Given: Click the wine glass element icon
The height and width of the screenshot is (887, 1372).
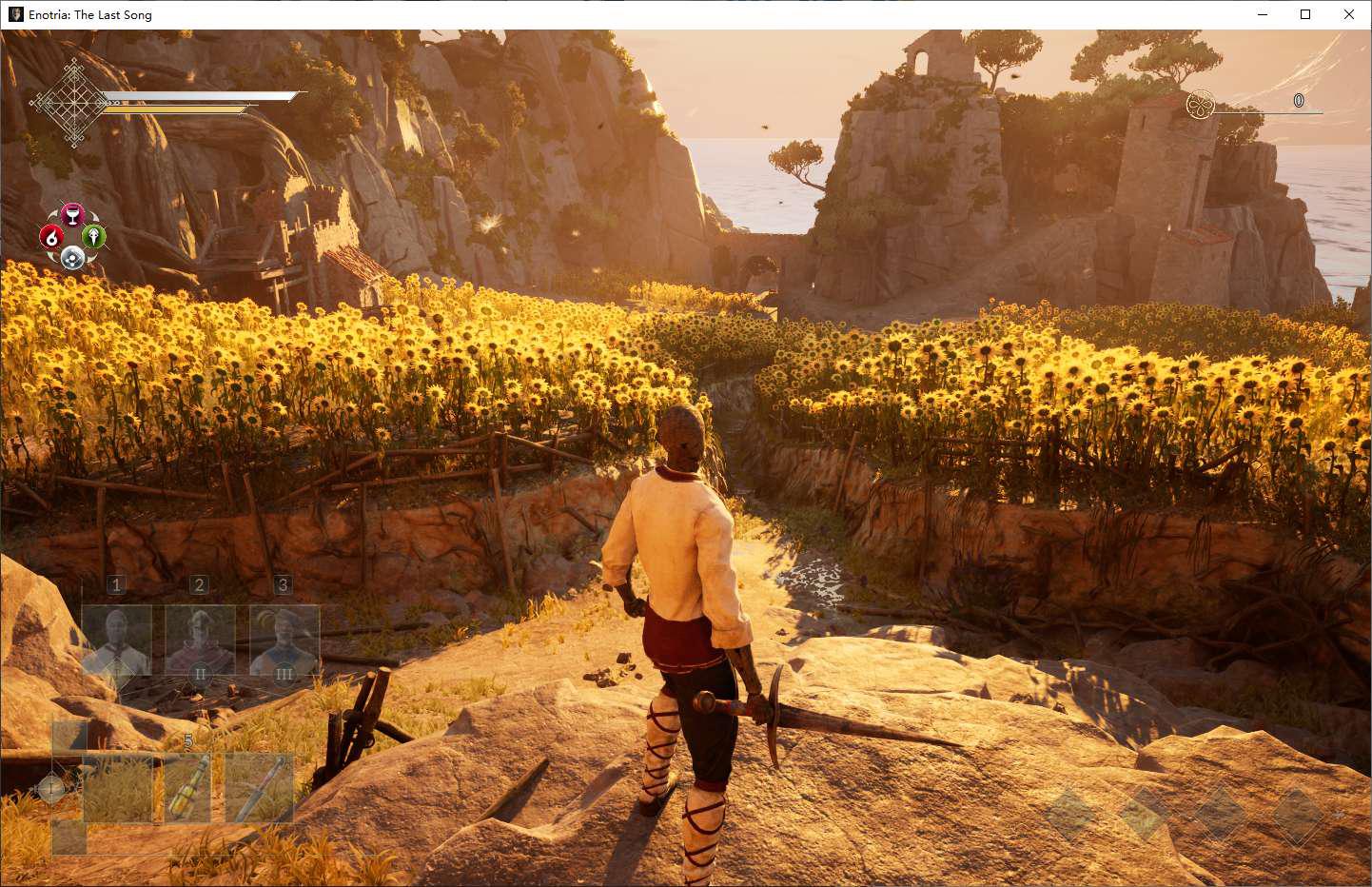Looking at the screenshot, I should tap(72, 214).
